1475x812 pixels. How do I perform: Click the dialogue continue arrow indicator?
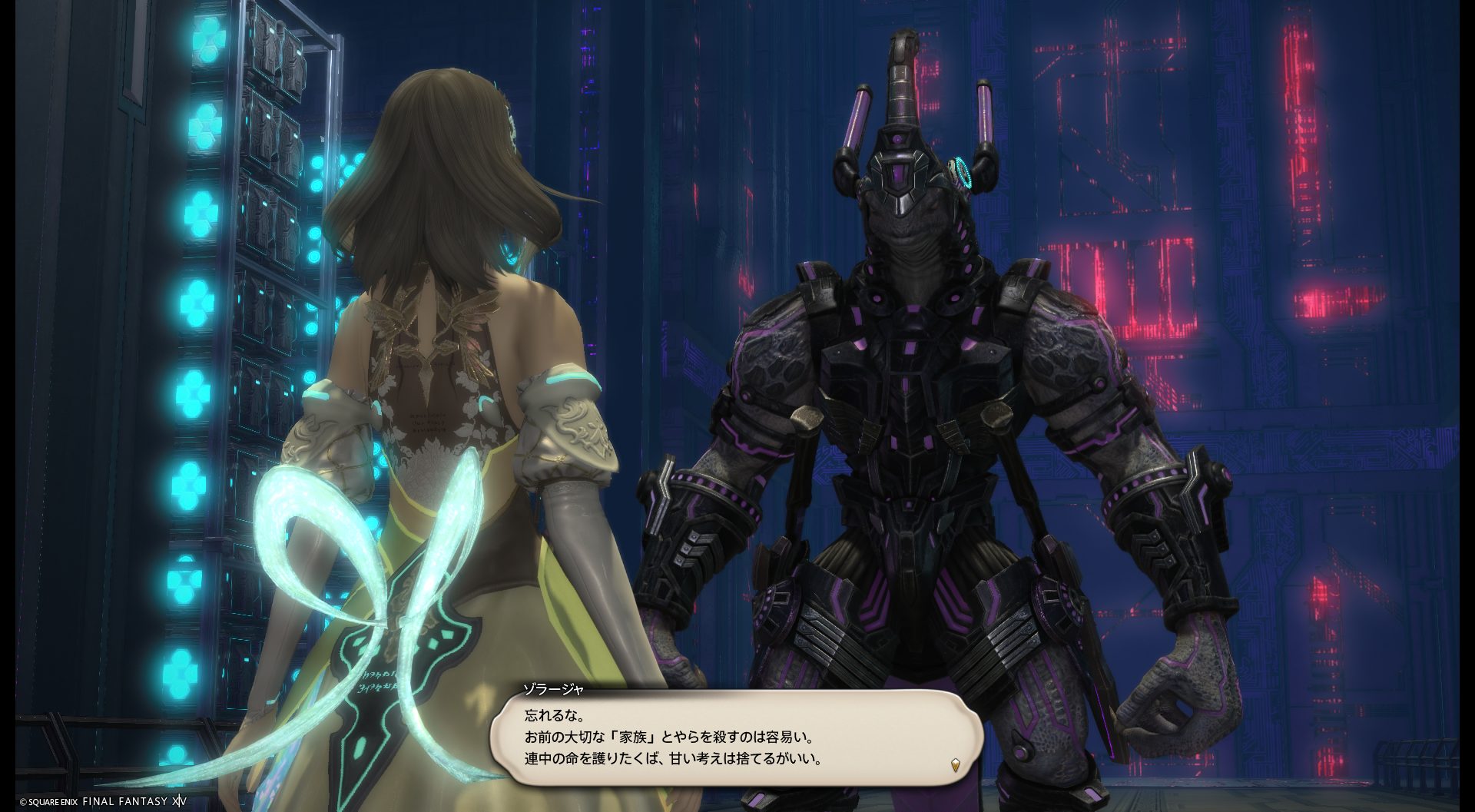point(955,764)
